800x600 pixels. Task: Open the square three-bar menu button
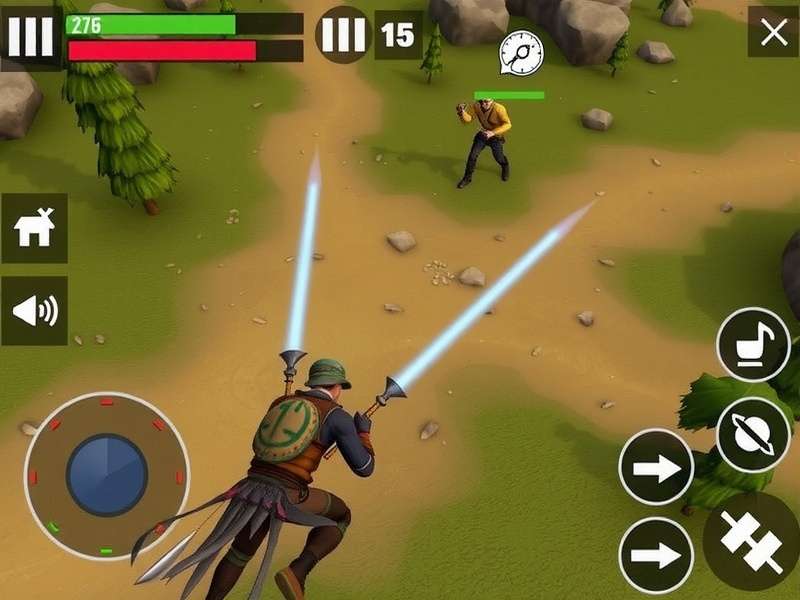[30, 37]
